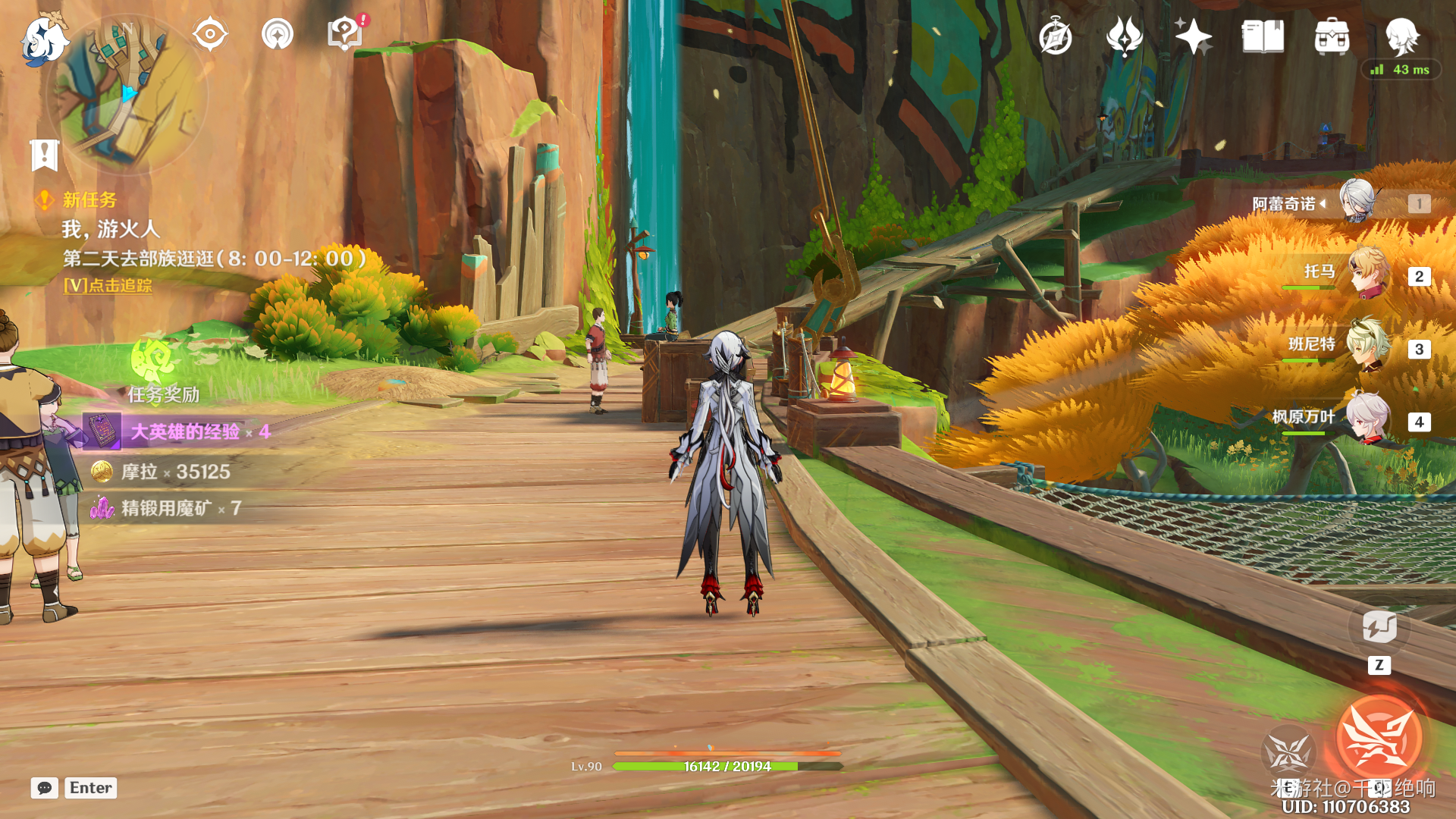The height and width of the screenshot is (819, 1456).
Task: Open the chat box
Action: [44, 788]
